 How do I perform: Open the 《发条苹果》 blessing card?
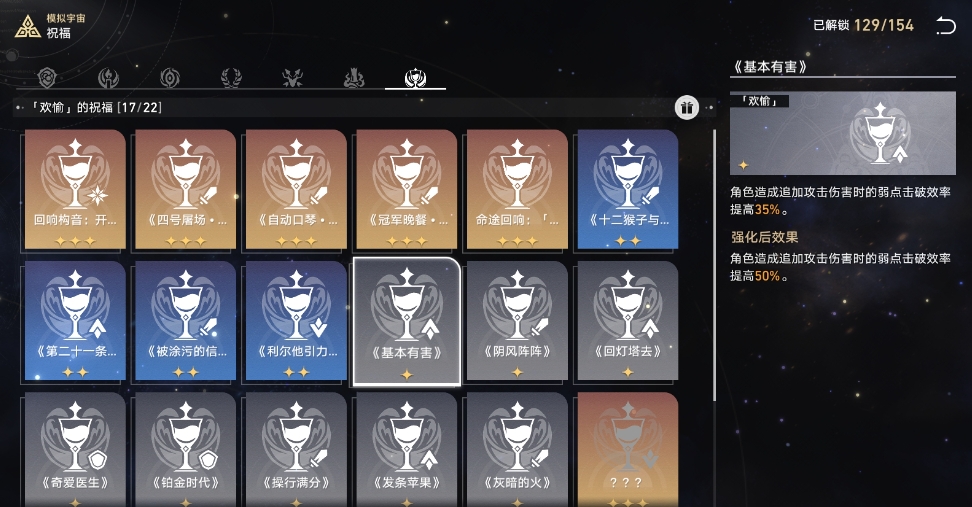pos(406,450)
